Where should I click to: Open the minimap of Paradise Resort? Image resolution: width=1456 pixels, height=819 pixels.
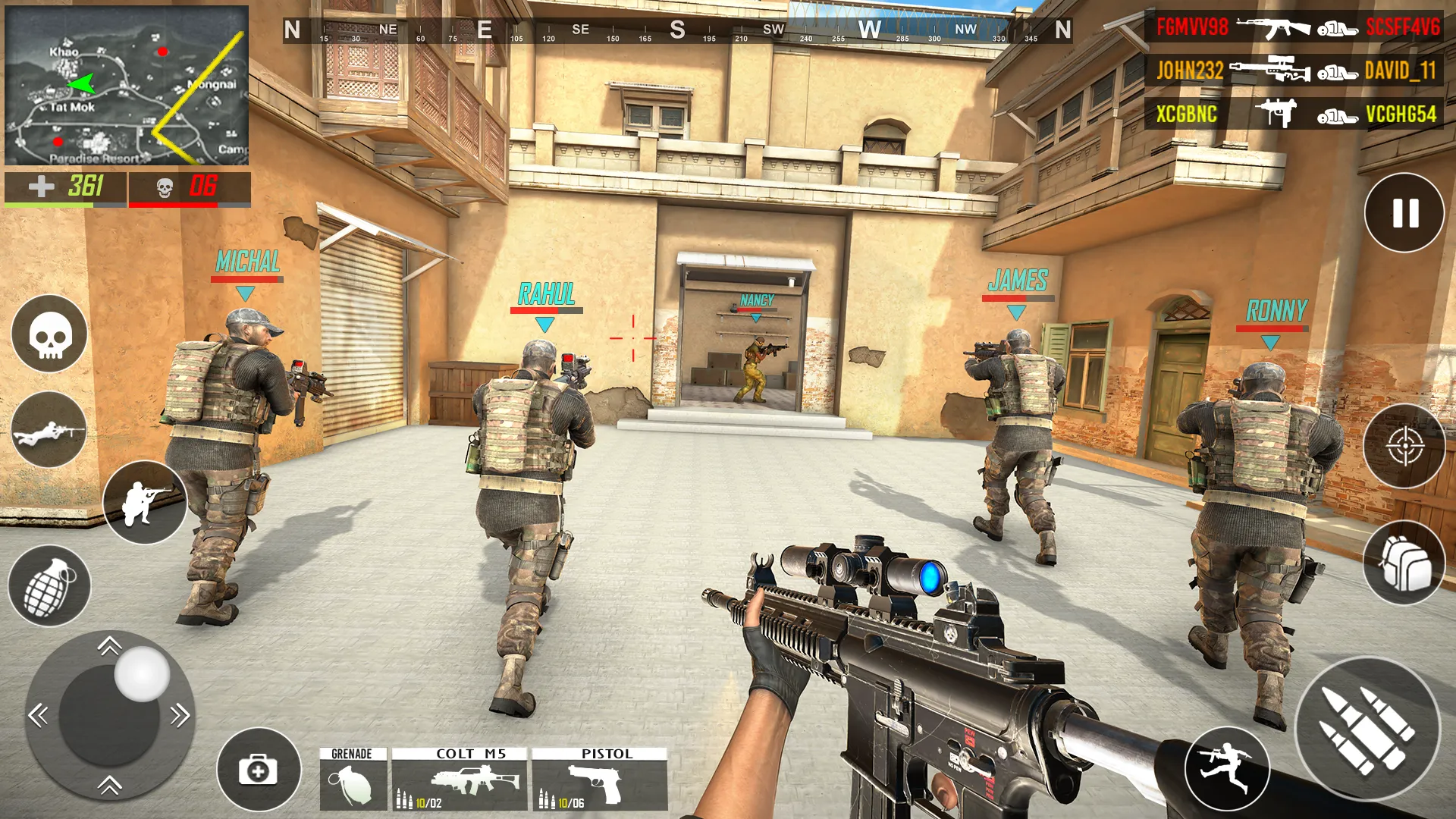tap(125, 85)
